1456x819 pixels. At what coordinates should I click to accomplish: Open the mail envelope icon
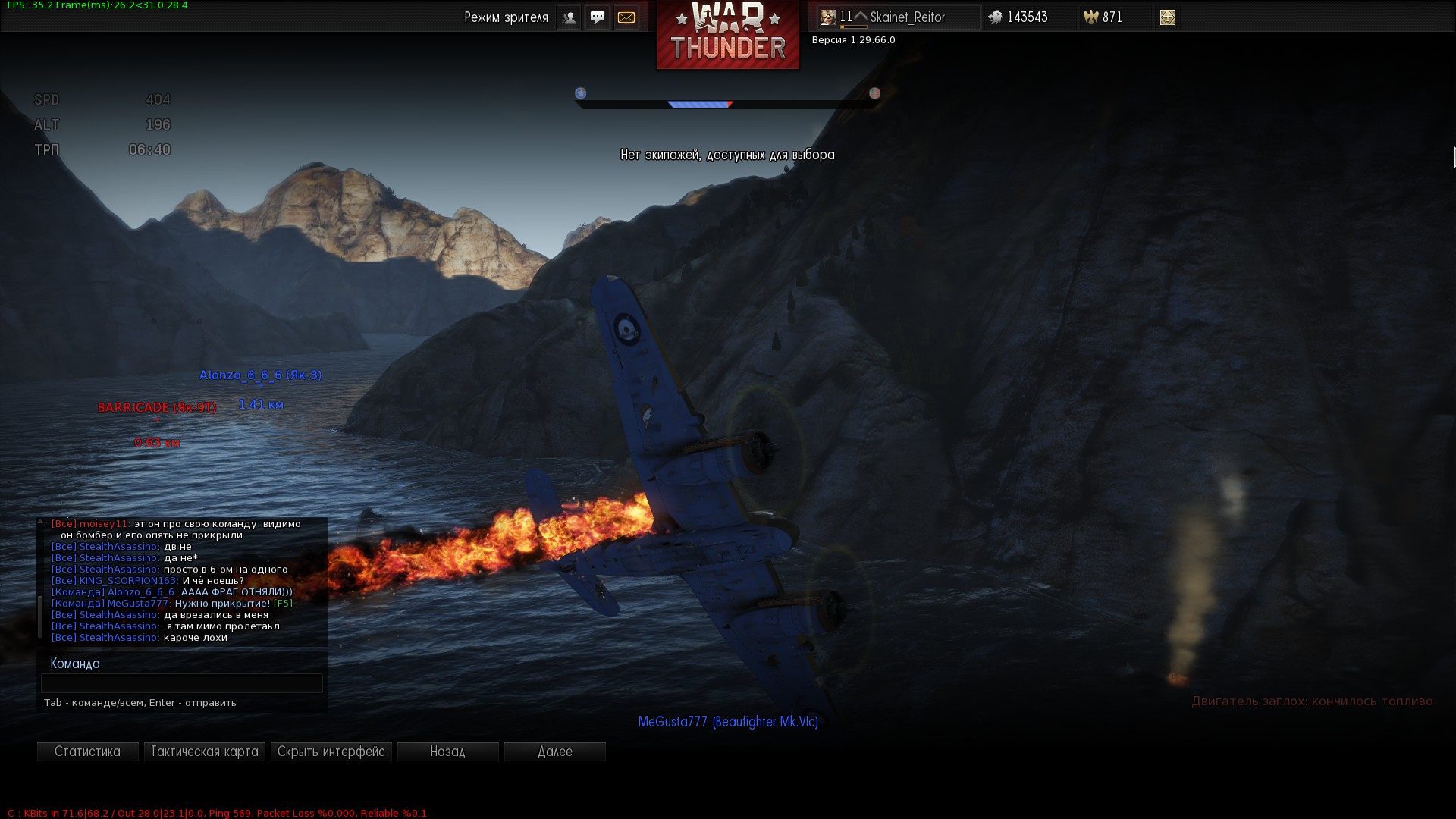[626, 17]
